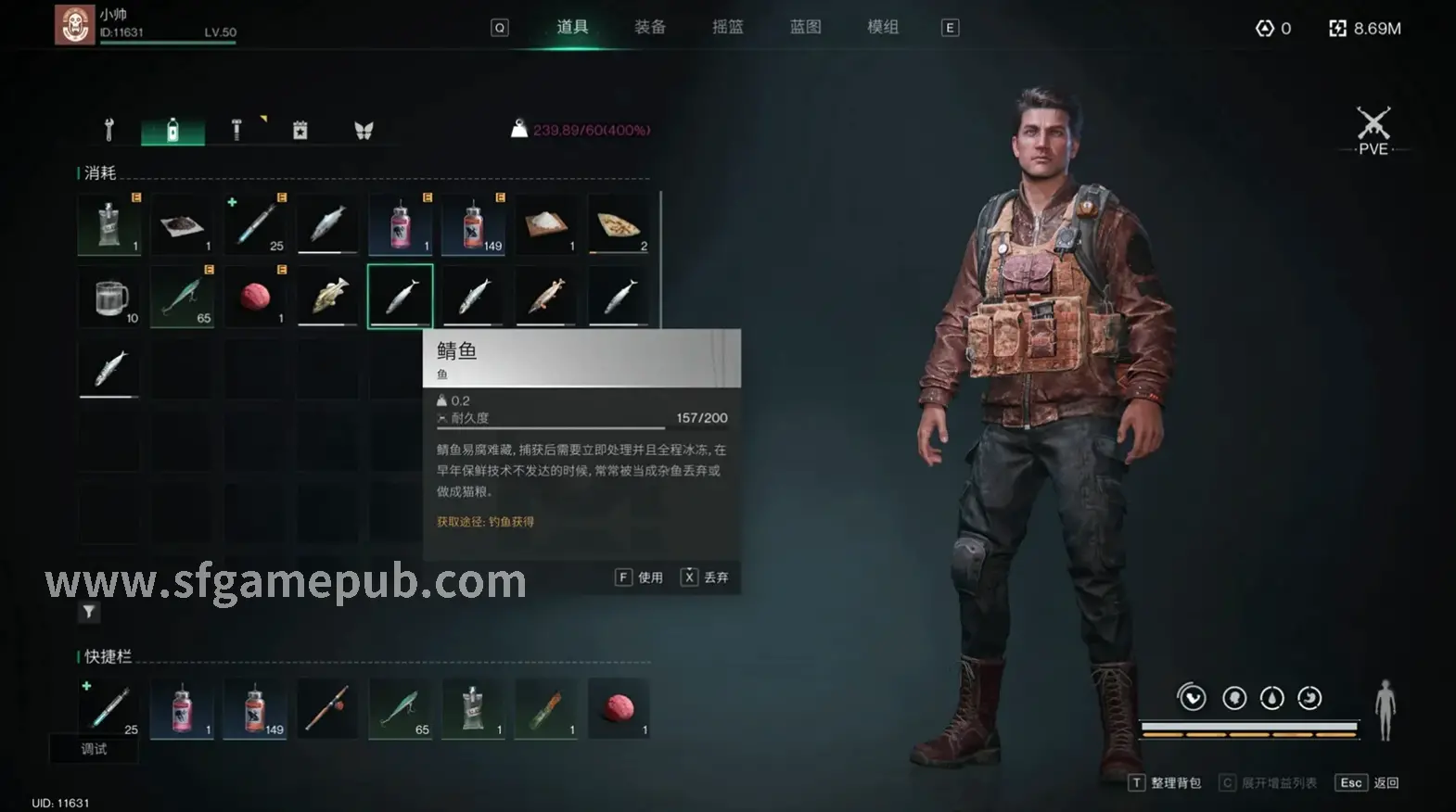Select the salt pile item slot

coord(546,224)
